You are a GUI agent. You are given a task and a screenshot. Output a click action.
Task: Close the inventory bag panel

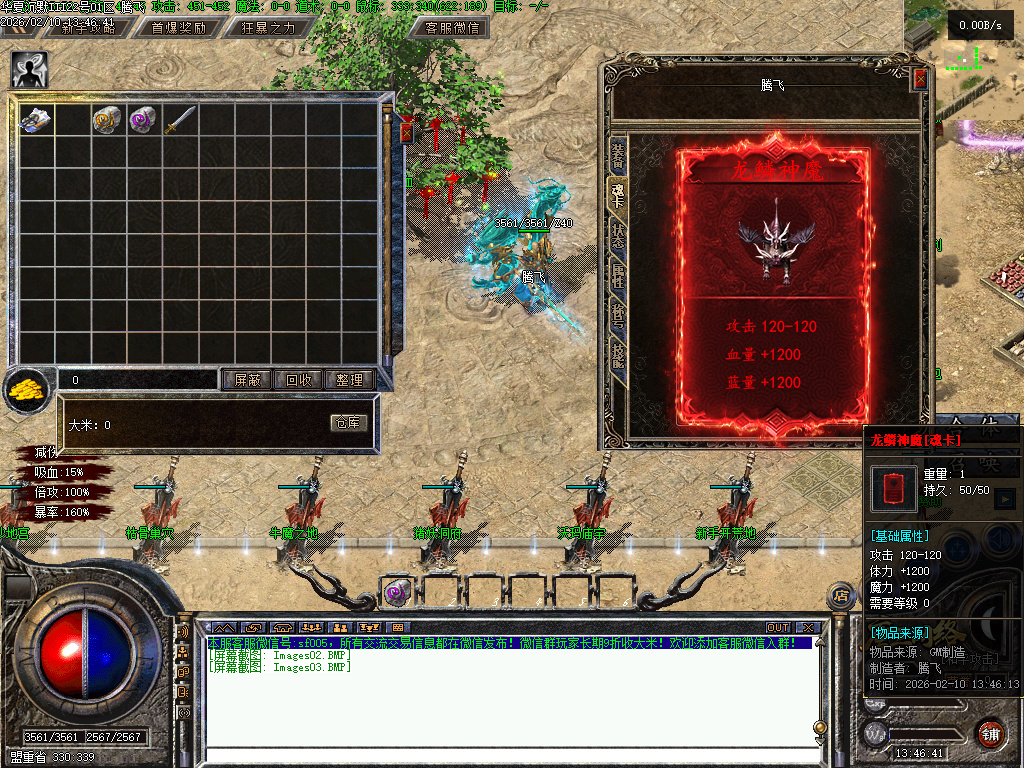pyautogui.click(x=406, y=131)
